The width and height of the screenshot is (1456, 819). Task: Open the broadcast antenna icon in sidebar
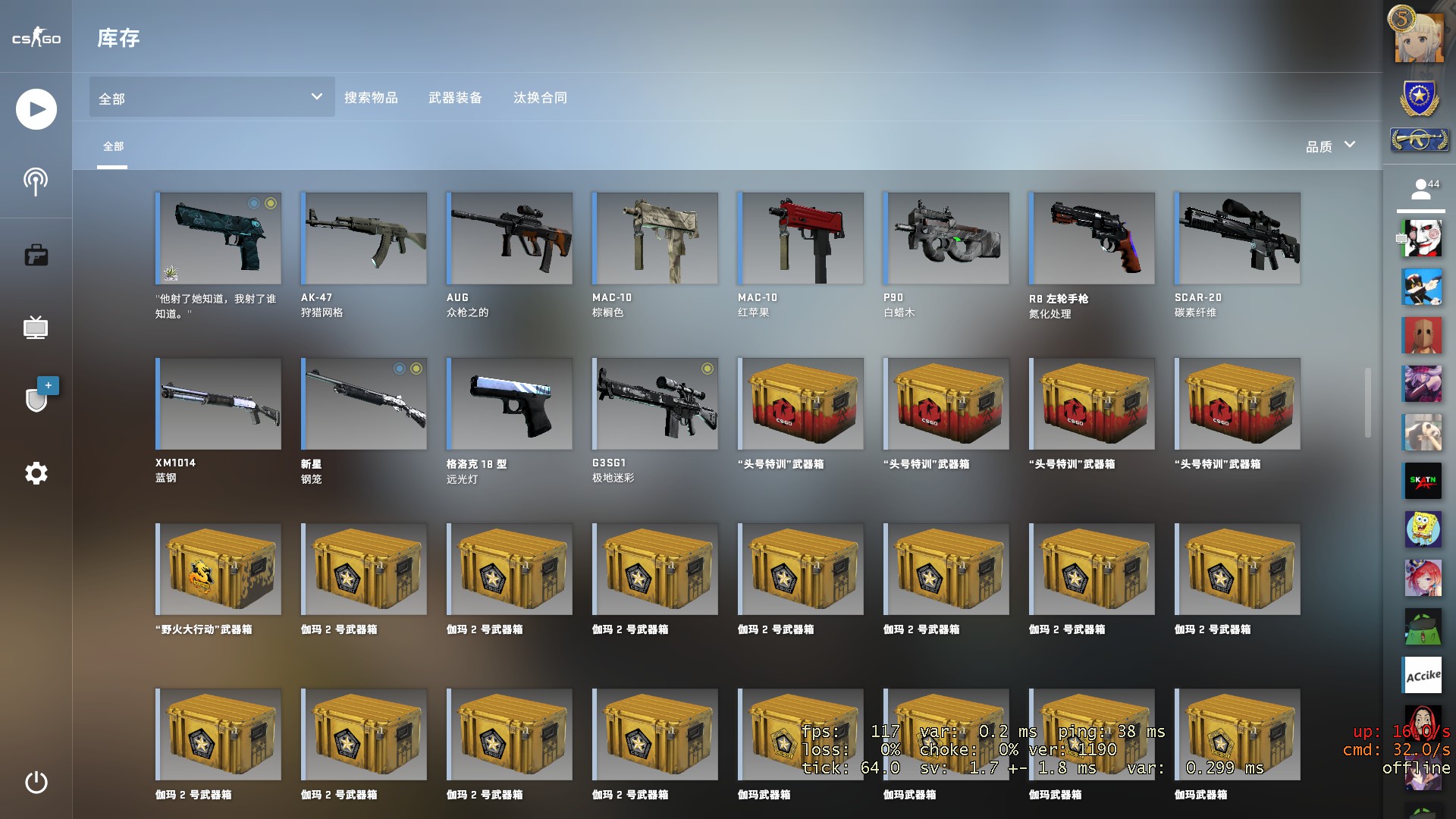[x=36, y=182]
